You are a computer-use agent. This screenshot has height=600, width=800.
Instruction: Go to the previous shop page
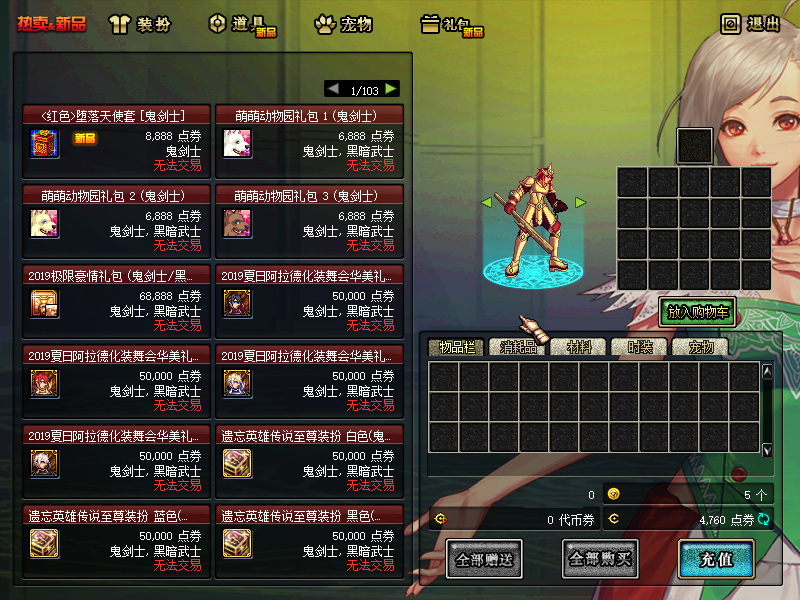click(333, 89)
